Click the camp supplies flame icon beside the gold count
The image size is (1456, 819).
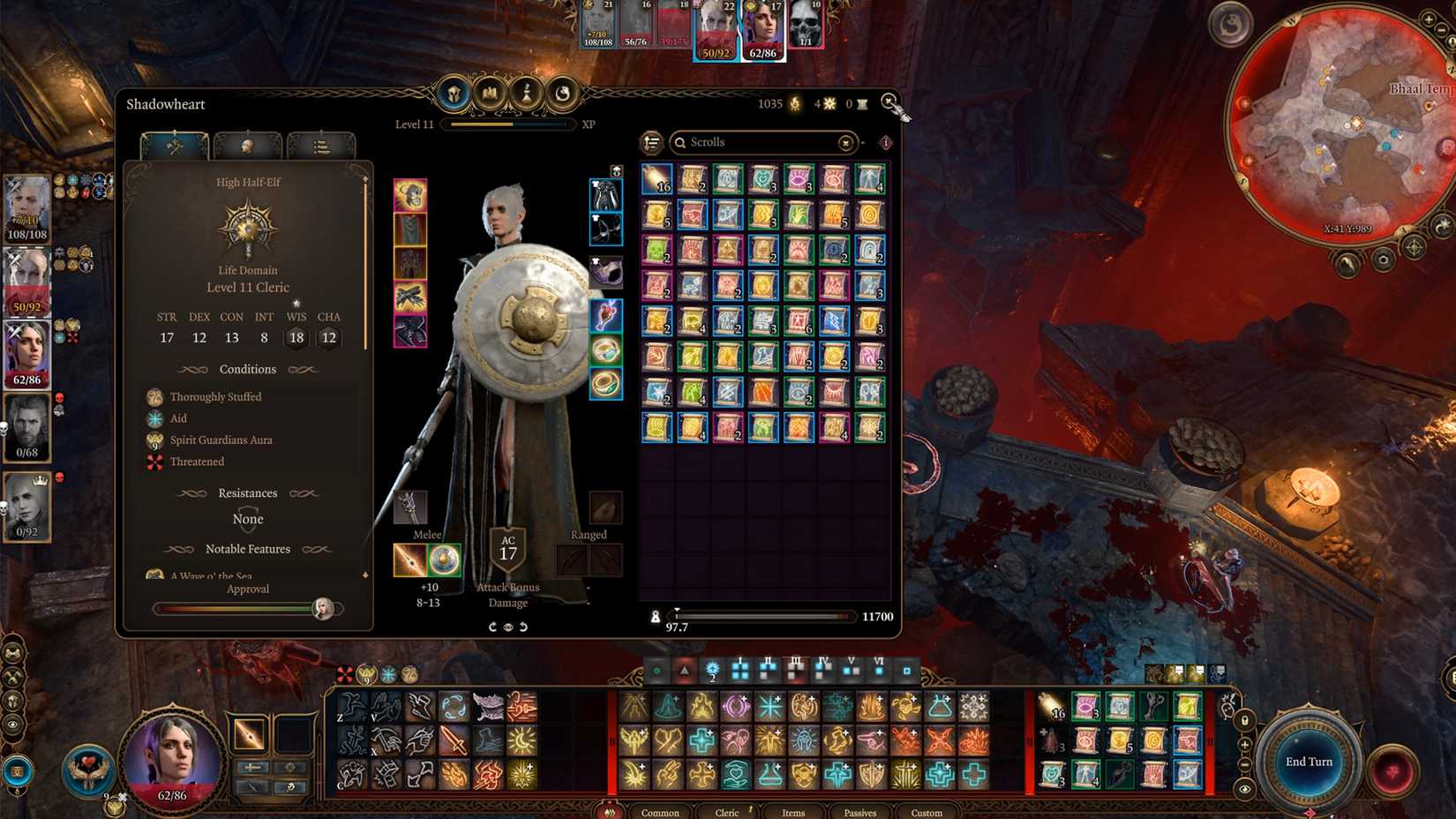point(796,103)
